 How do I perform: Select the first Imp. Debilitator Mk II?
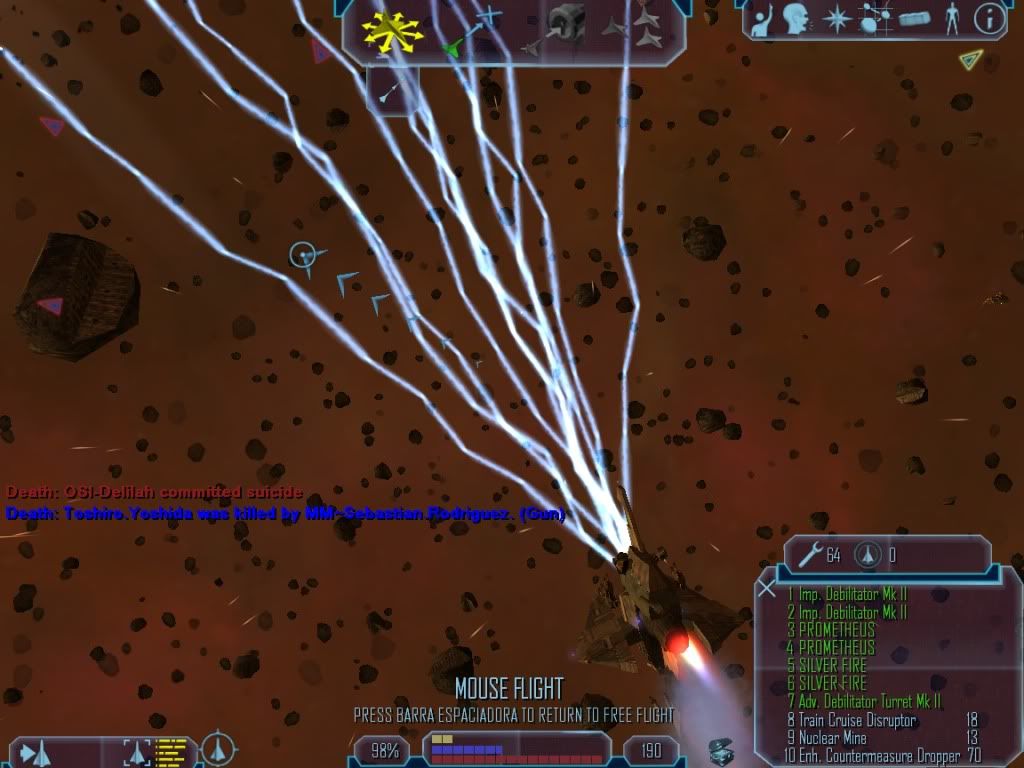tap(846, 595)
